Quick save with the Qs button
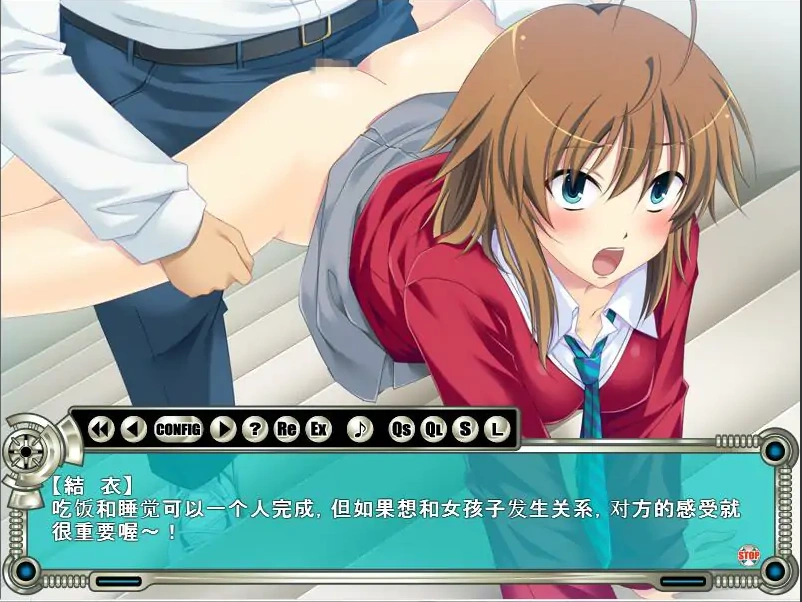The width and height of the screenshot is (802, 602). coord(402,430)
